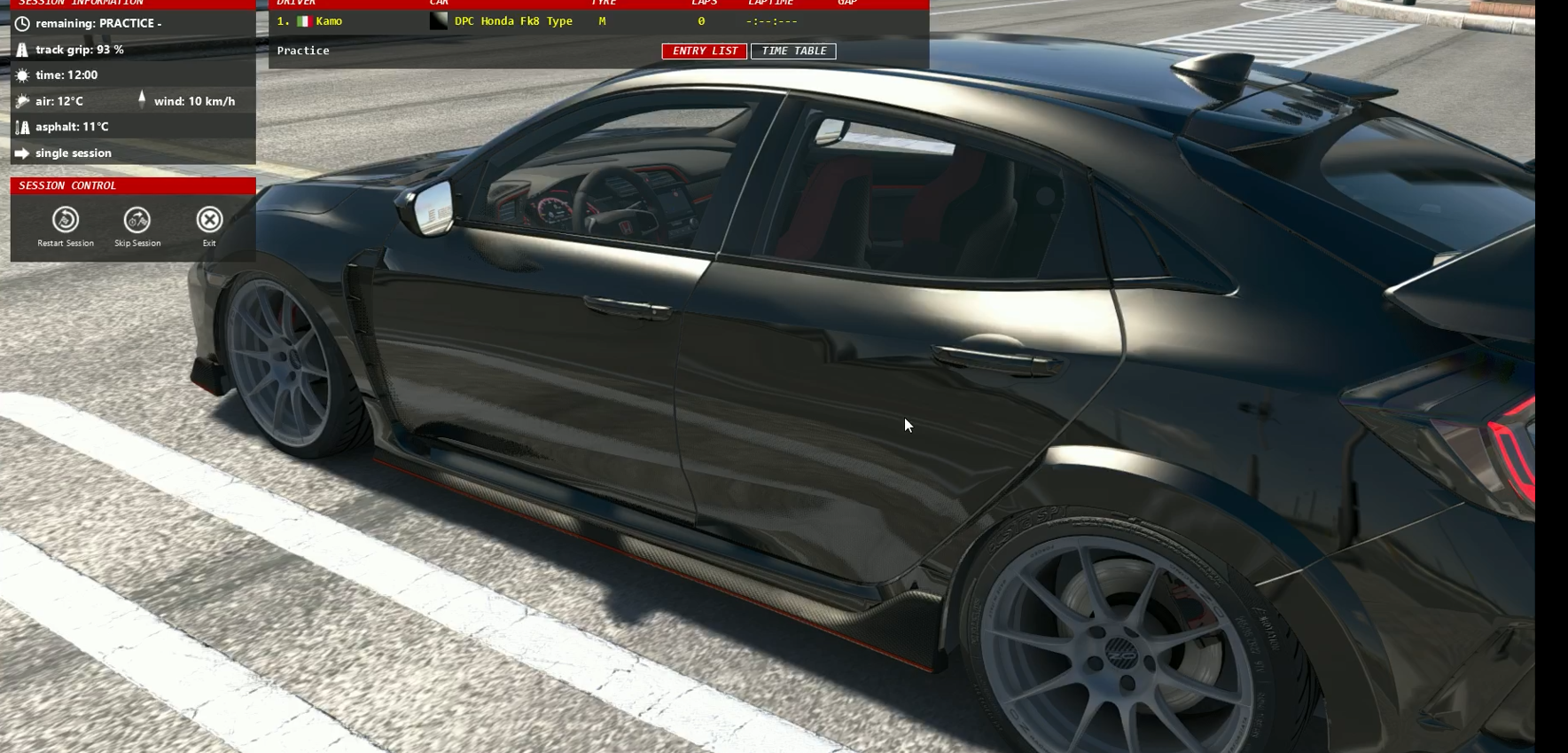Screen dimensions: 1568x753
Task: Click the DPC Honda Fk8 car thumbnail
Action: tap(438, 20)
